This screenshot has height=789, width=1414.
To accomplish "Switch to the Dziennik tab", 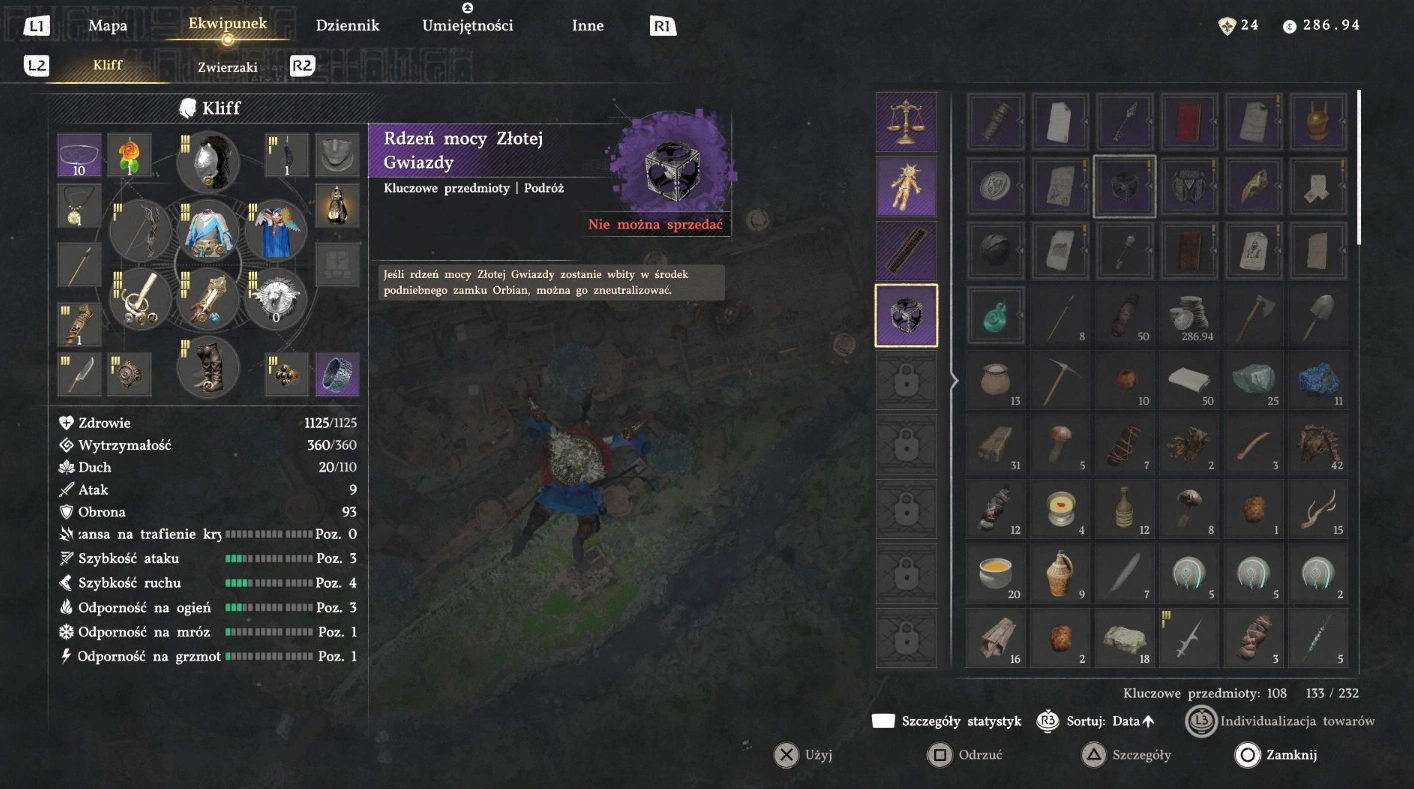I will [347, 26].
